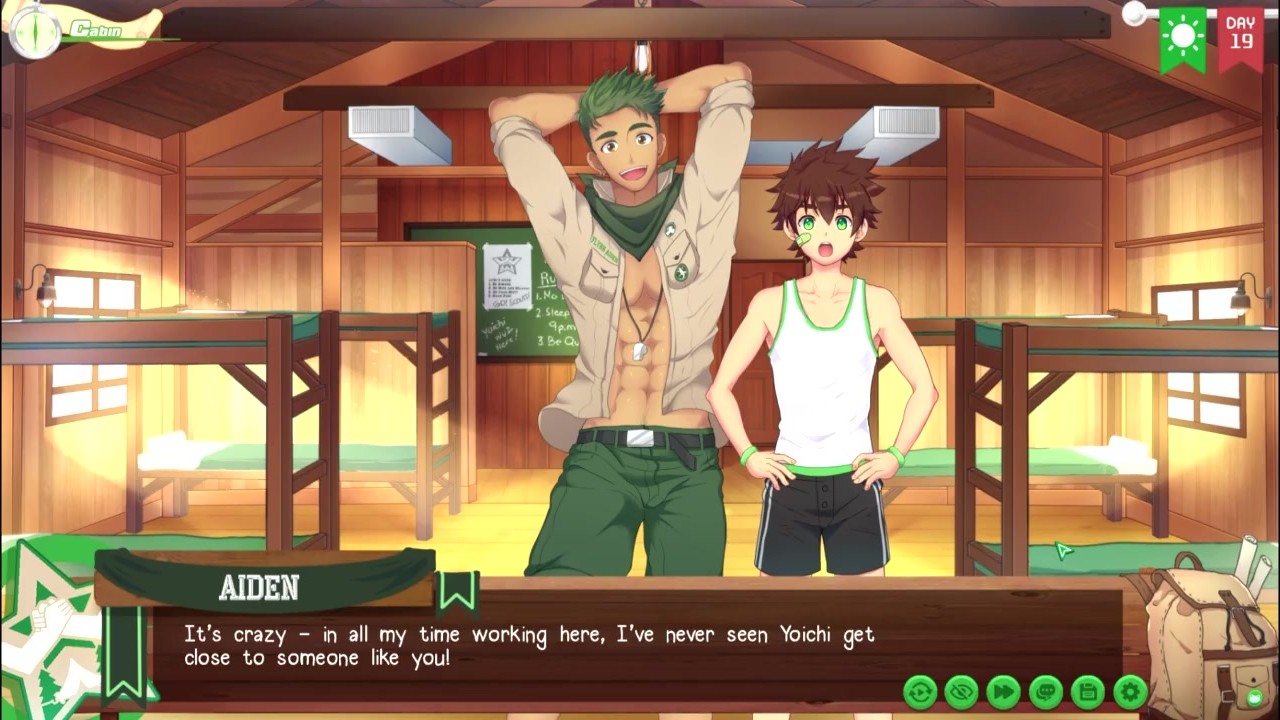Hide the dialogue box with the eye icon
This screenshot has width=1280, height=720.
click(961, 691)
